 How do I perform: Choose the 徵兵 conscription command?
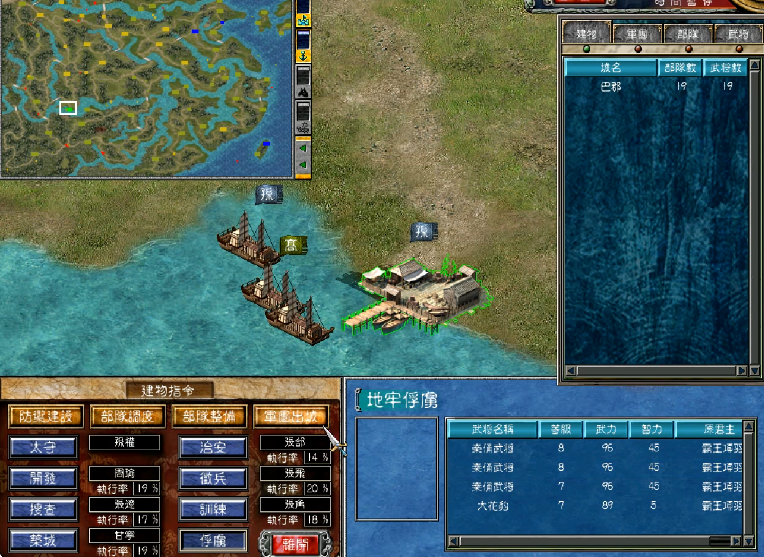[x=214, y=478]
